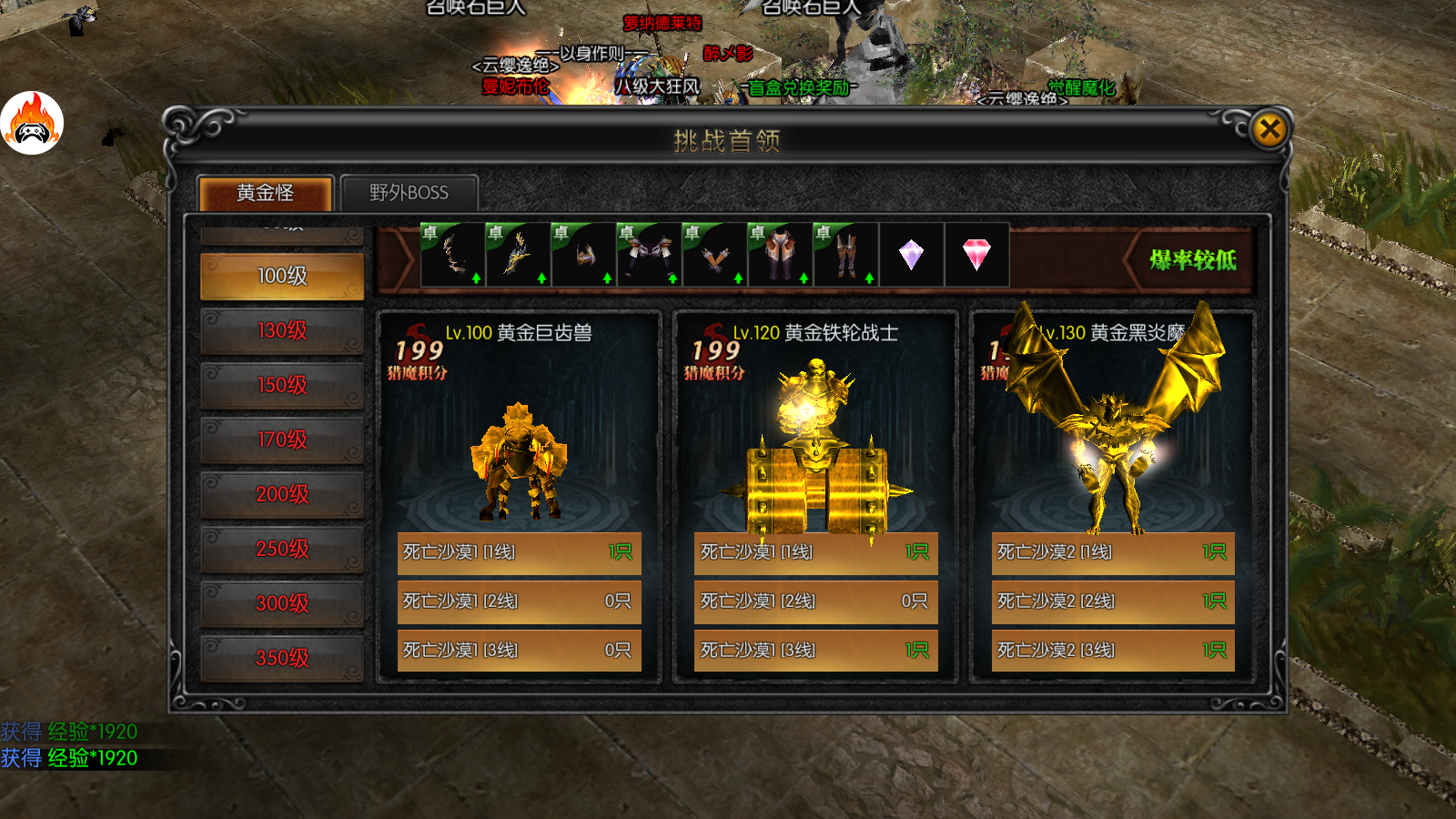Viewport: 1456px width, 819px height.
Task: Go to 黄金铁轮战士 死亡沙漠1 [1线]
Action: click(815, 552)
